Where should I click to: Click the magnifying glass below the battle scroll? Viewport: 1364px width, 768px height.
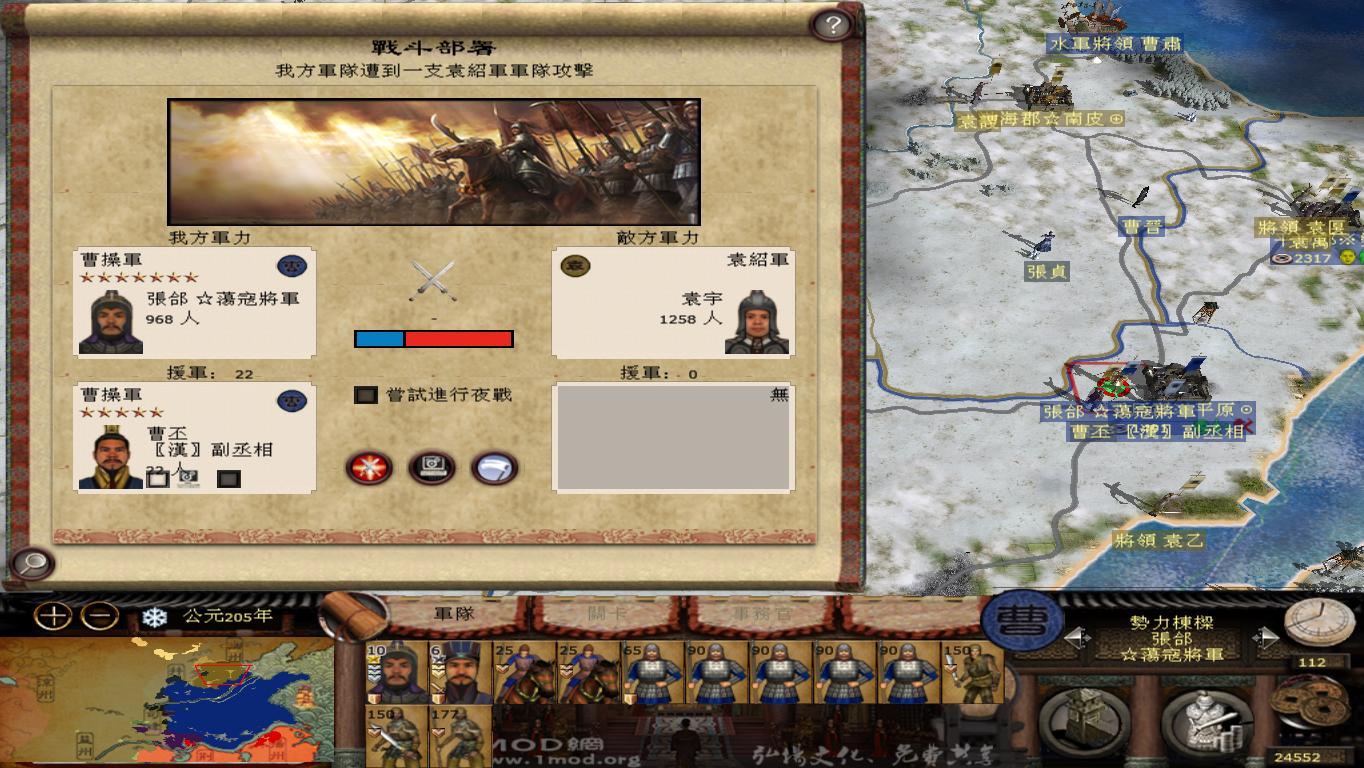(x=33, y=563)
